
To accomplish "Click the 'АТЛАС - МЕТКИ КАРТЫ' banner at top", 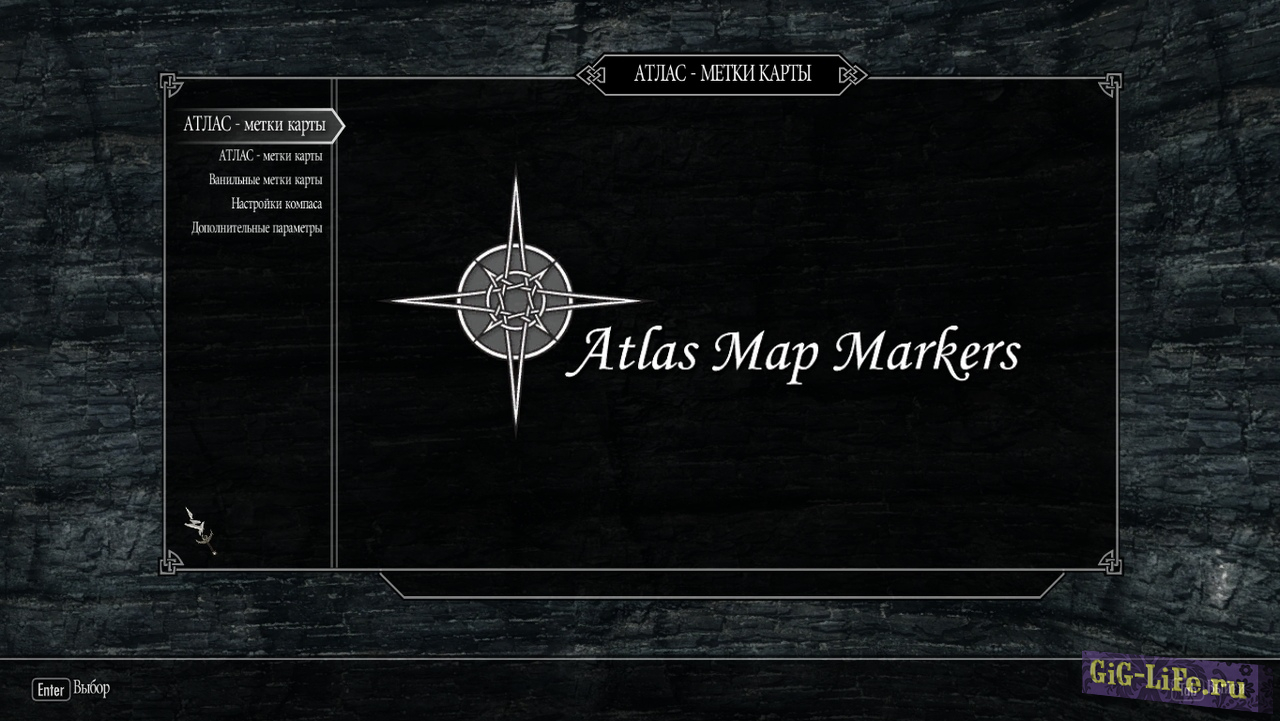I will 724,74.
